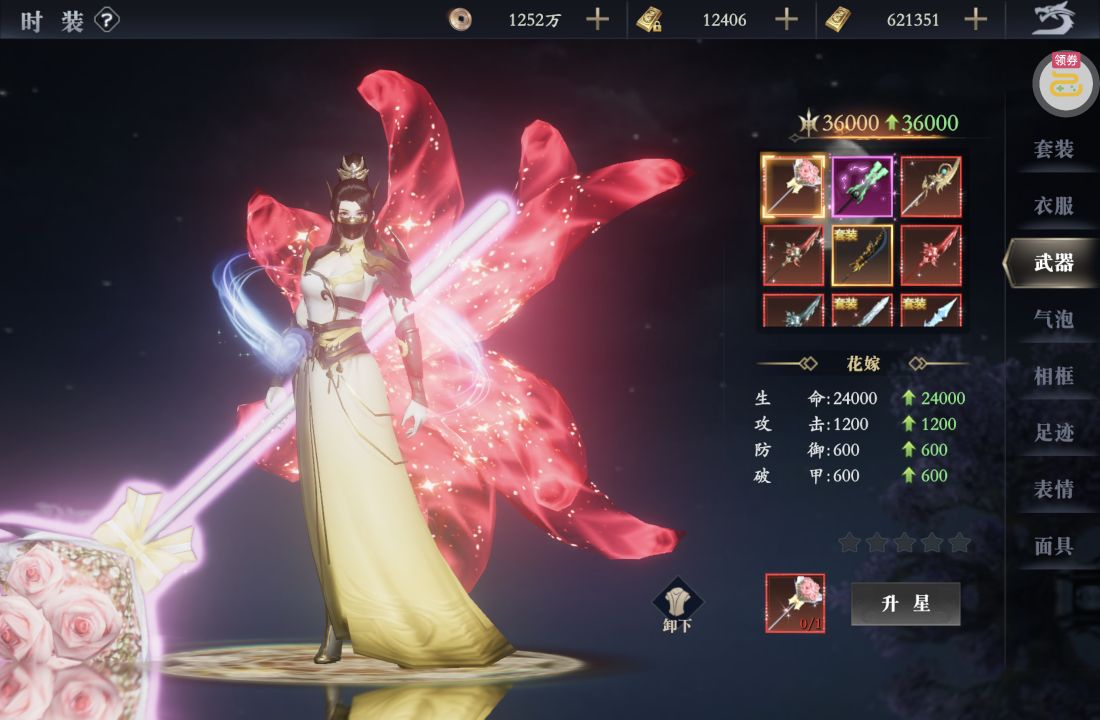Select the golden staff with teal orb
This screenshot has height=720, width=1100.
pos(931,186)
